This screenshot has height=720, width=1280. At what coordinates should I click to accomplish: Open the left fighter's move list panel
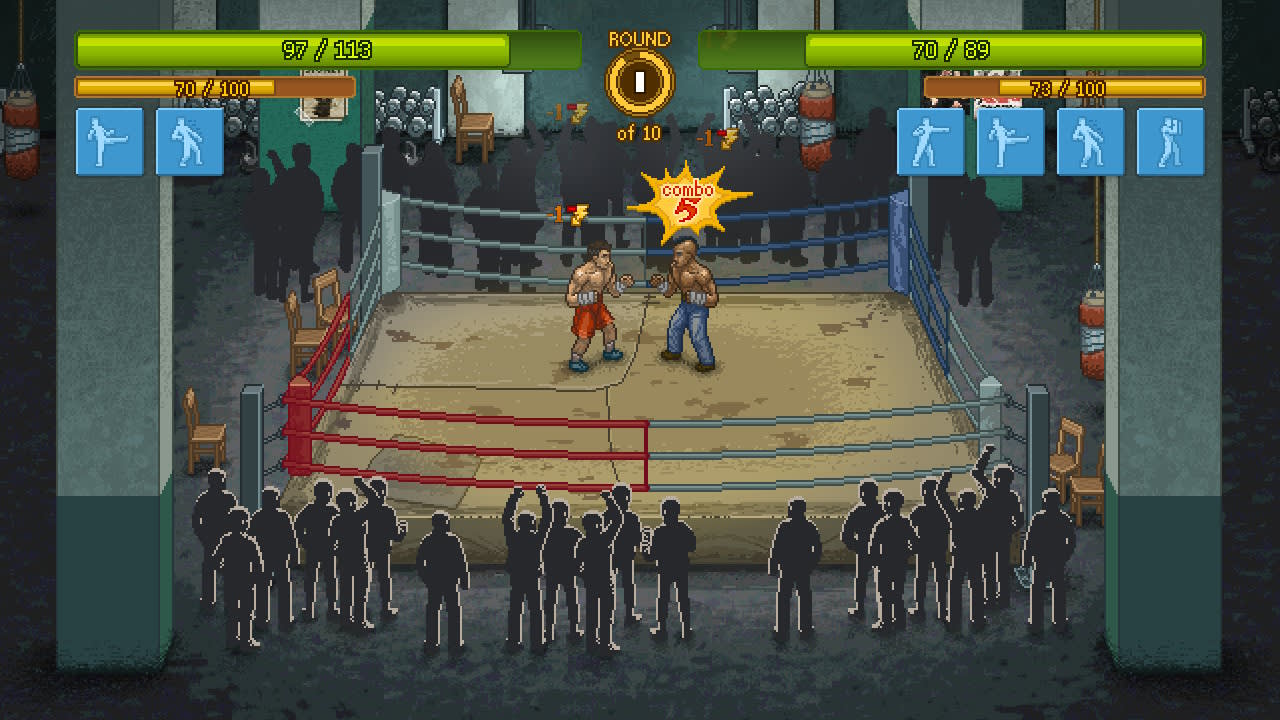pos(149,141)
